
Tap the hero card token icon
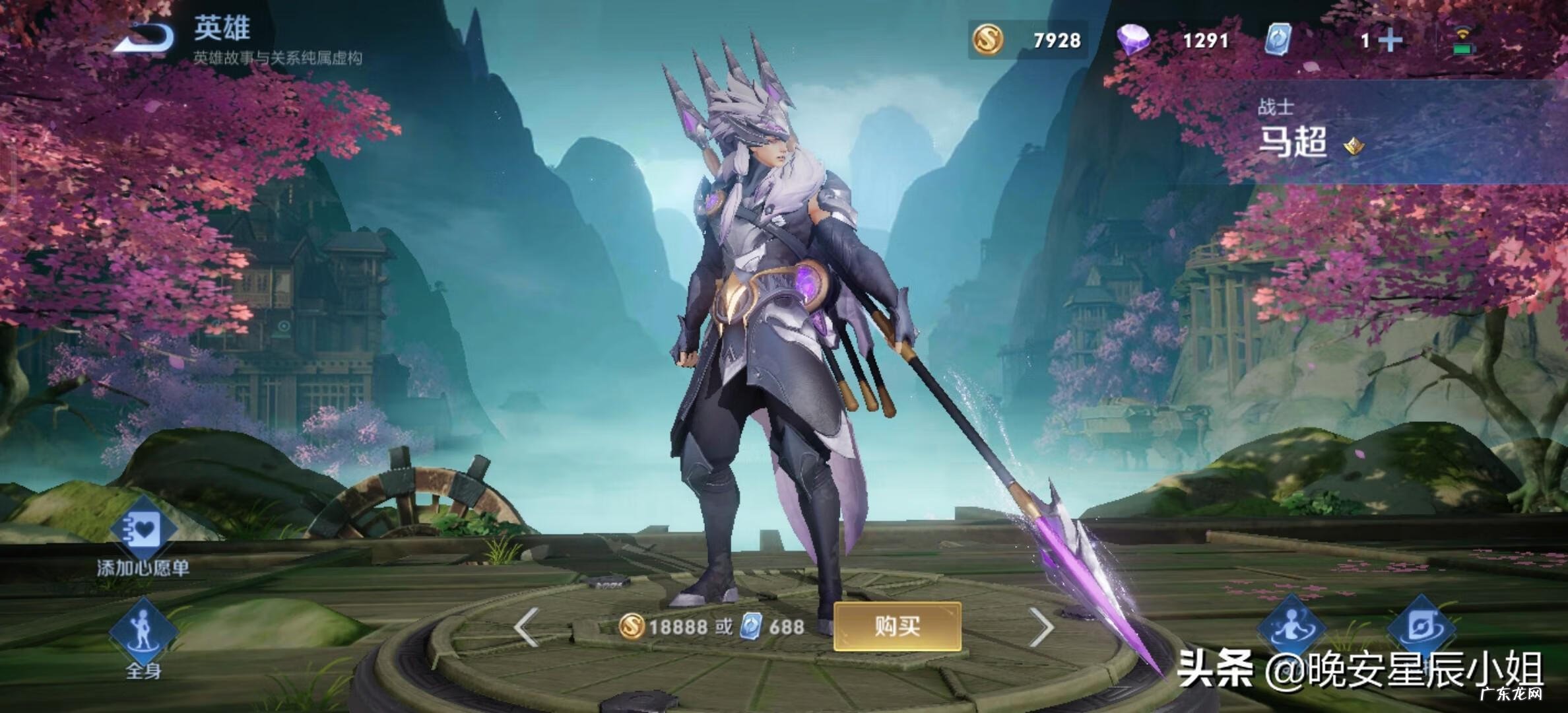pyautogui.click(x=1281, y=41)
